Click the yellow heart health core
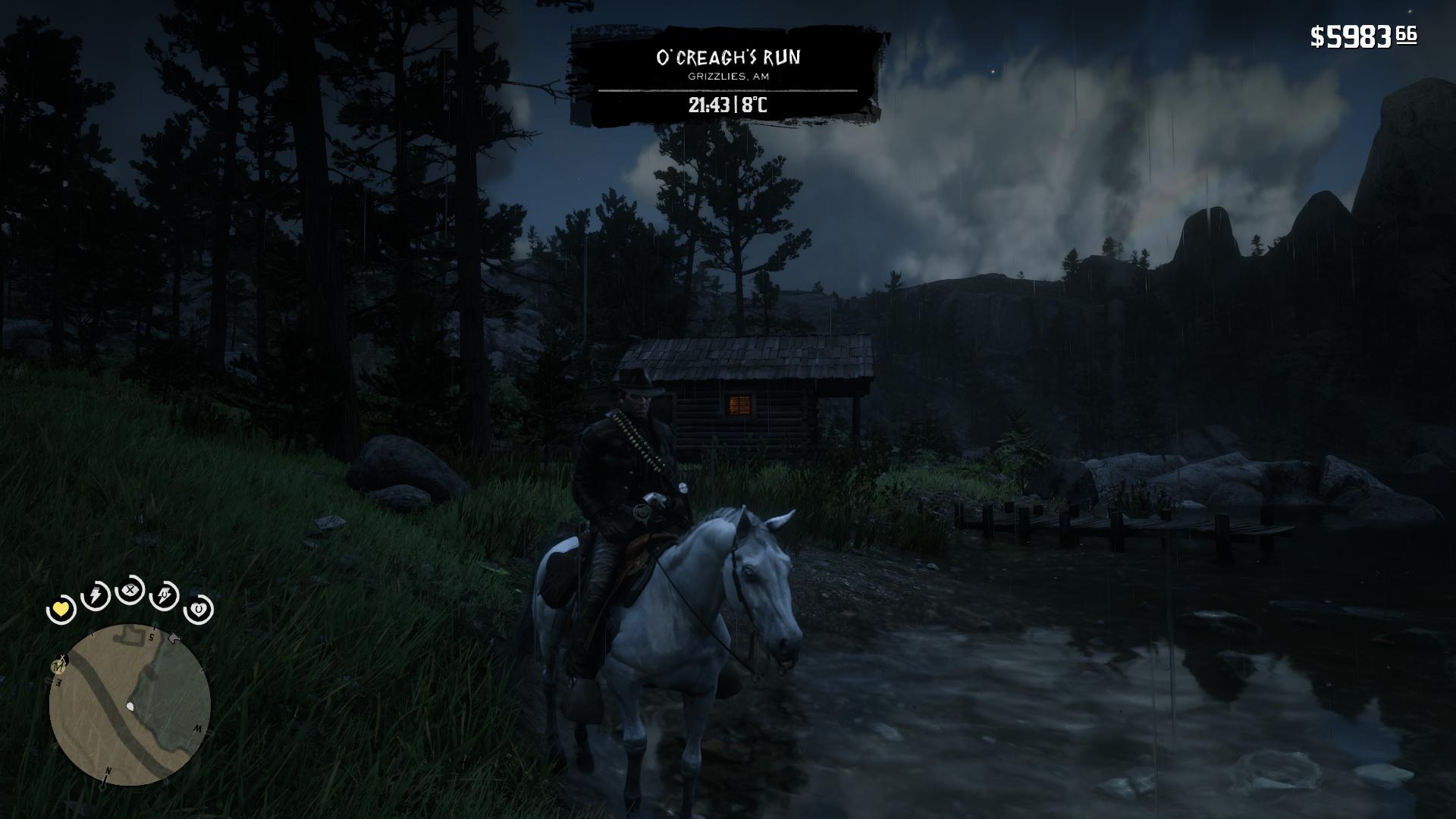Image resolution: width=1456 pixels, height=819 pixels. tap(61, 609)
